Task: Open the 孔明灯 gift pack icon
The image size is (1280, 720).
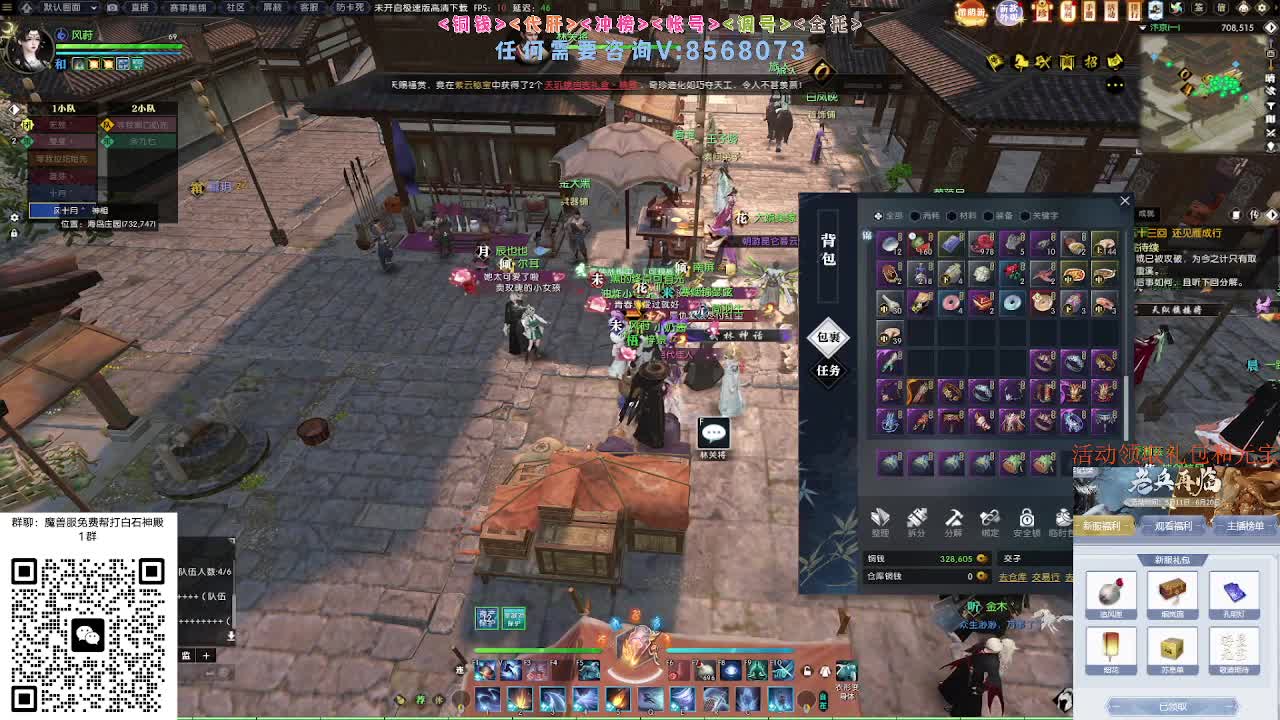Action: [1234, 590]
